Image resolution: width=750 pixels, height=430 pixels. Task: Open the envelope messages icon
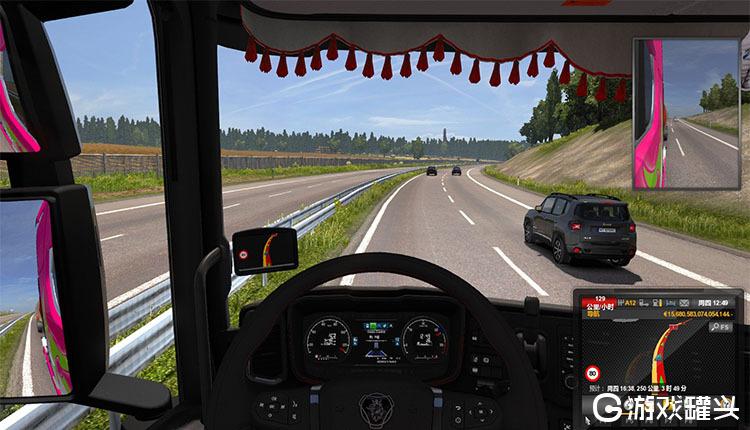coord(684,303)
